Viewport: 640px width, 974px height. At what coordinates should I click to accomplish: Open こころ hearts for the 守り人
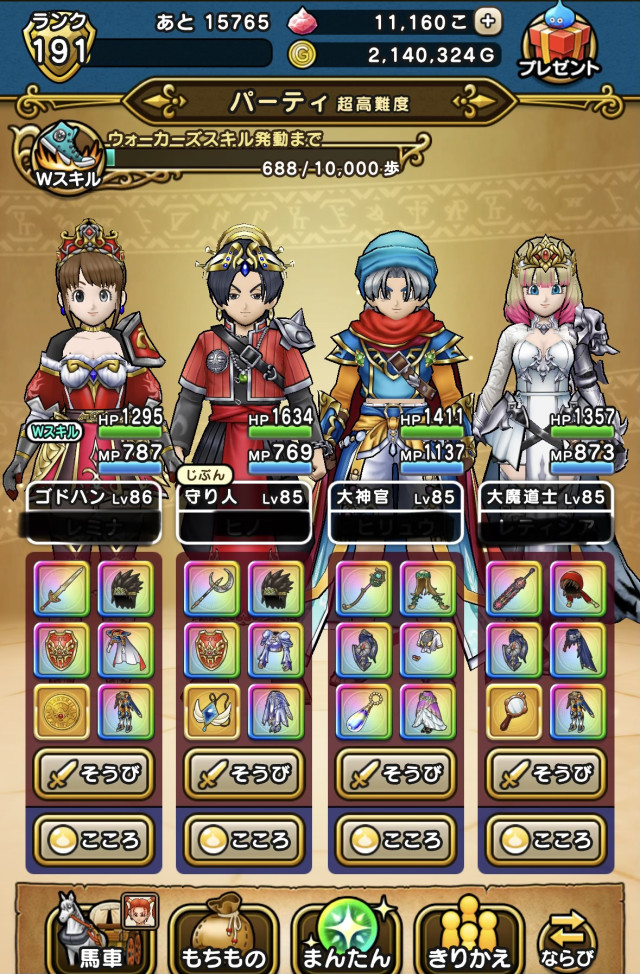coord(246,838)
